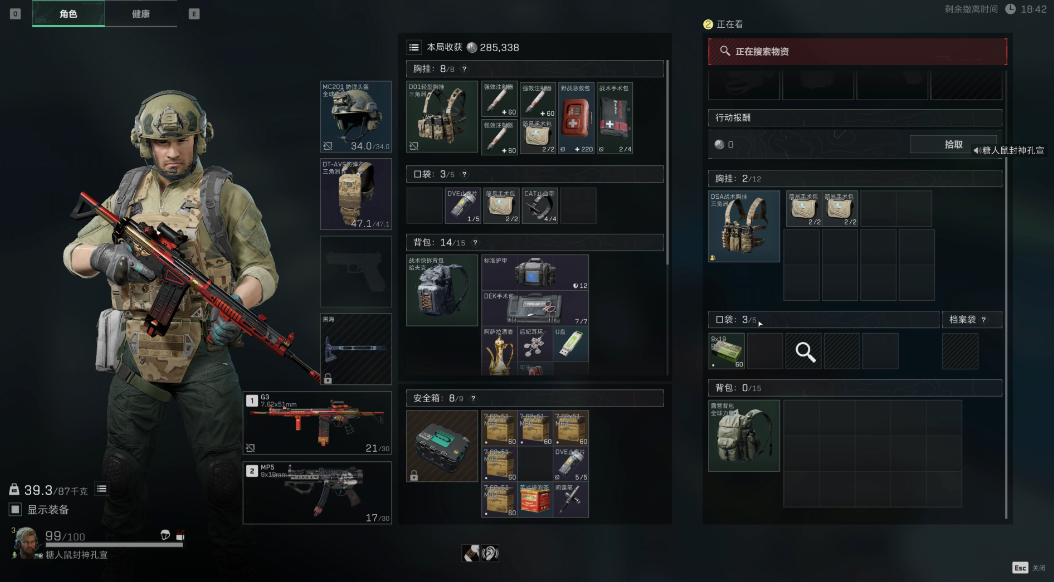Click the 拾取 (Pick up) button
Image resolution: width=1054 pixels, height=582 pixels.
point(953,145)
